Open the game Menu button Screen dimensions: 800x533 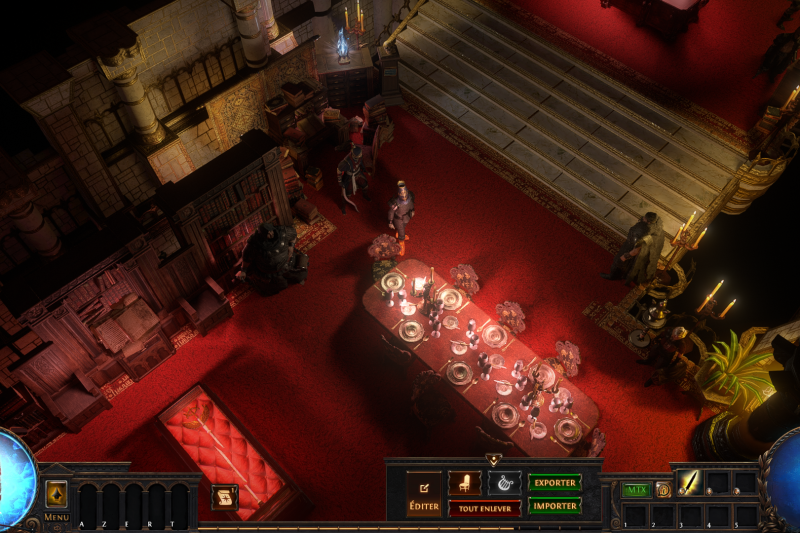click(56, 495)
